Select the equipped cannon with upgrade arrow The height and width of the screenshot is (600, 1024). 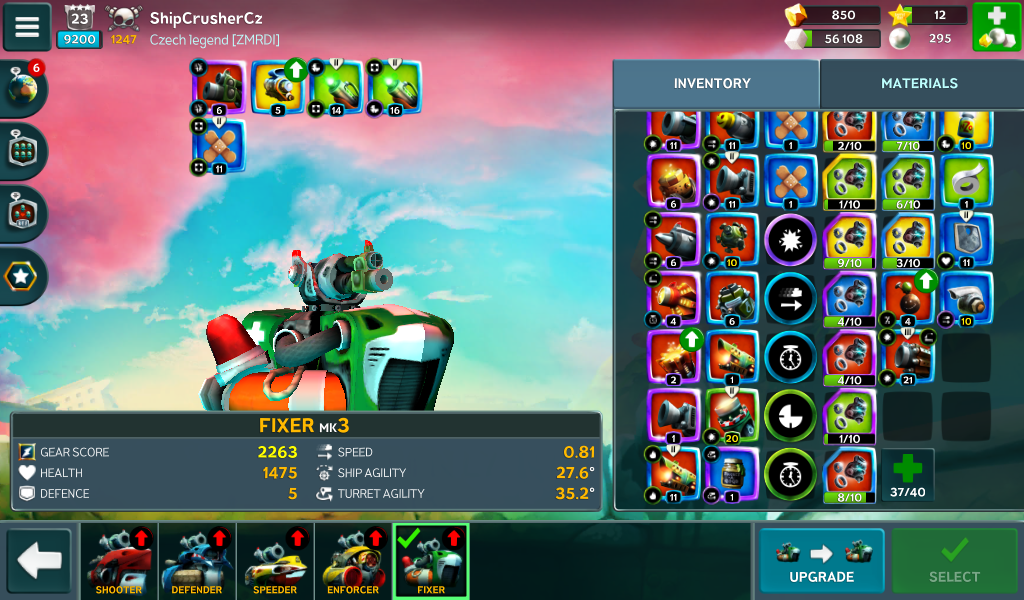(278, 88)
